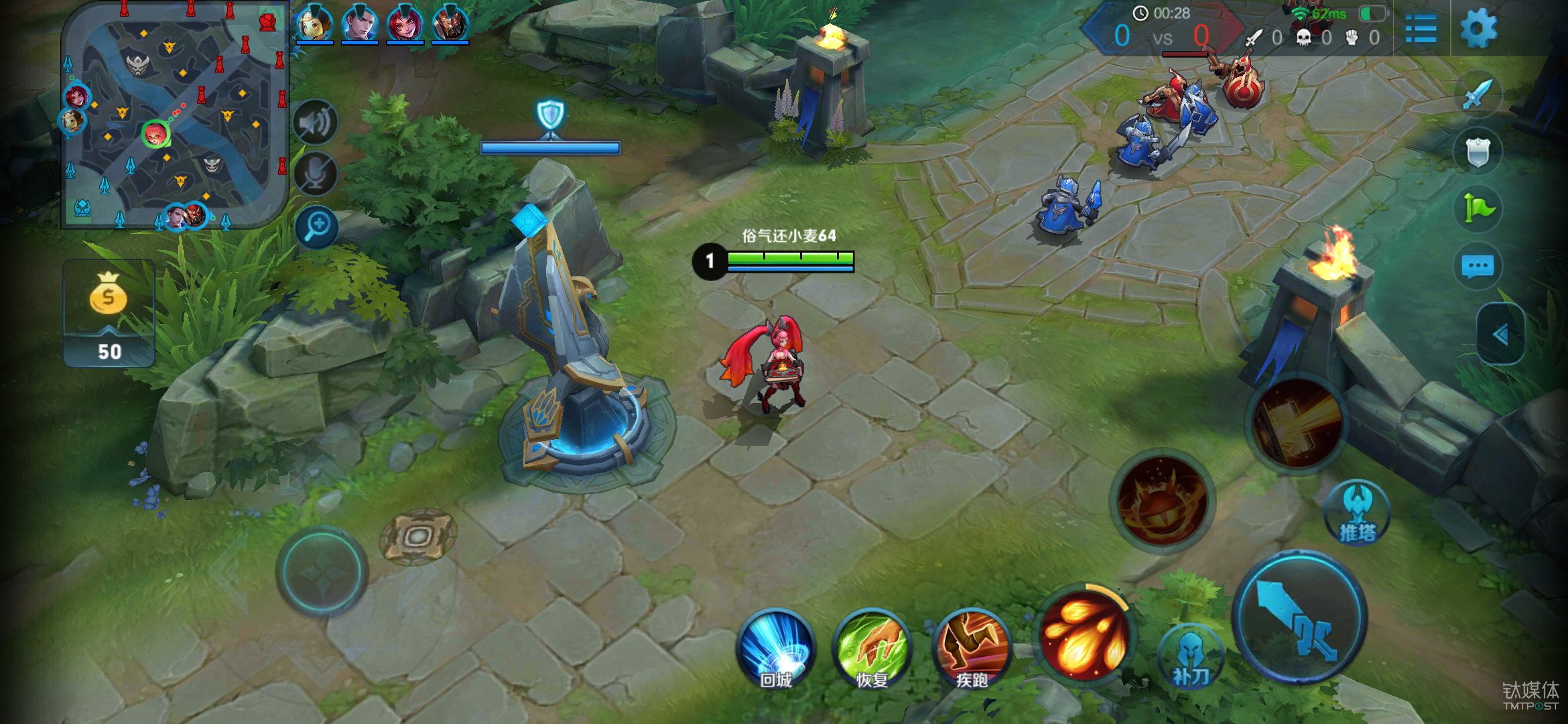The width and height of the screenshot is (1568, 724).
Task: Cast the golden beam third skill
Action: 1298,423
